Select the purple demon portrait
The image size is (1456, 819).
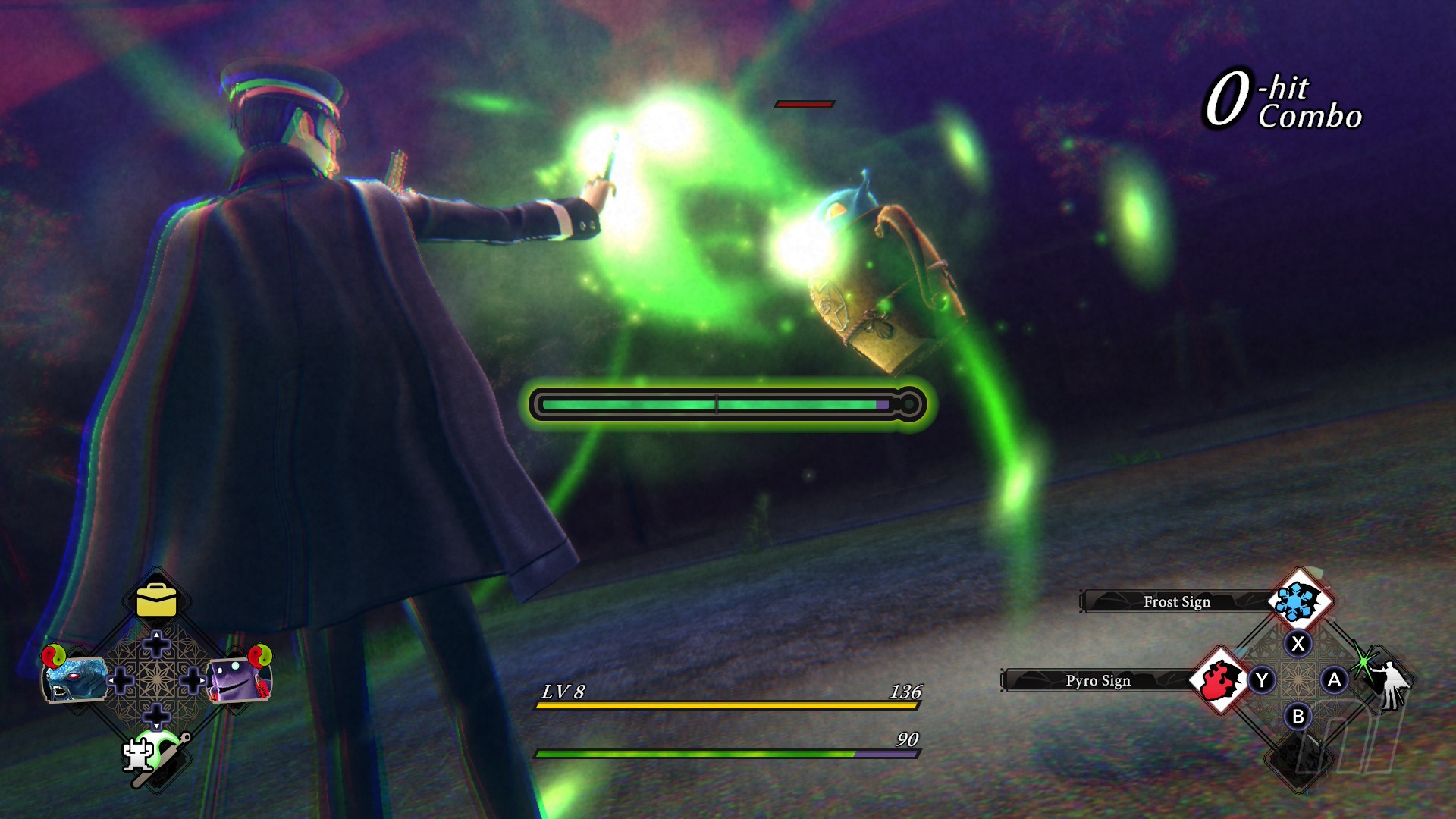(237, 679)
